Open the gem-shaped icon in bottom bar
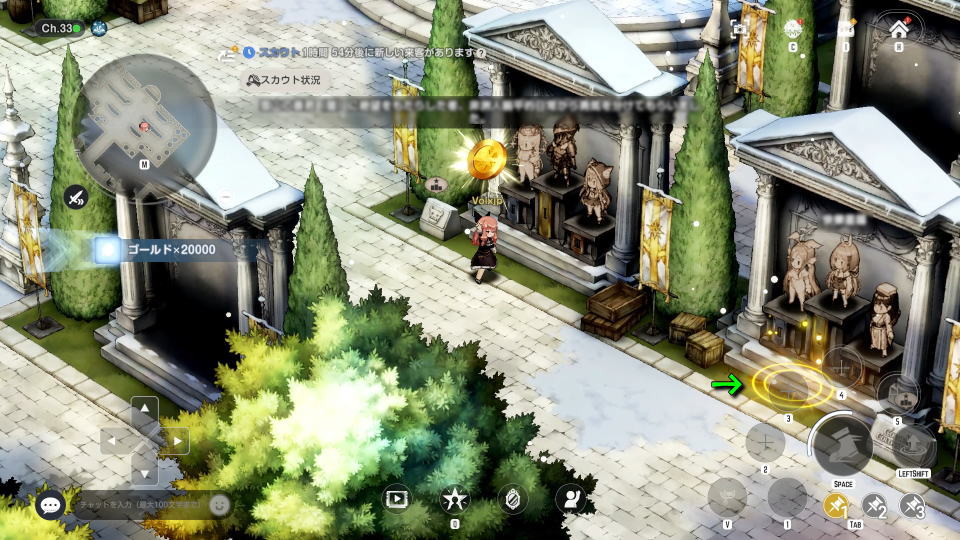Screen dimensions: 960x540 click(513, 498)
